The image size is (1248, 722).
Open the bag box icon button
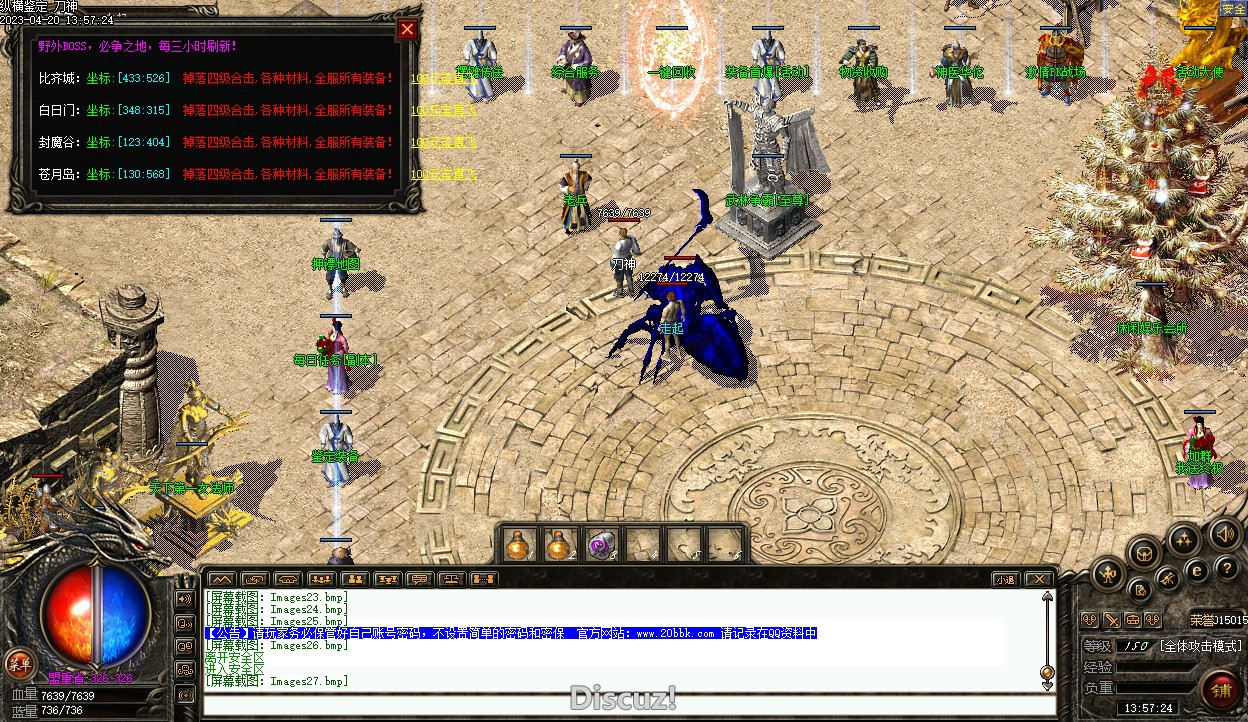coord(1145,552)
